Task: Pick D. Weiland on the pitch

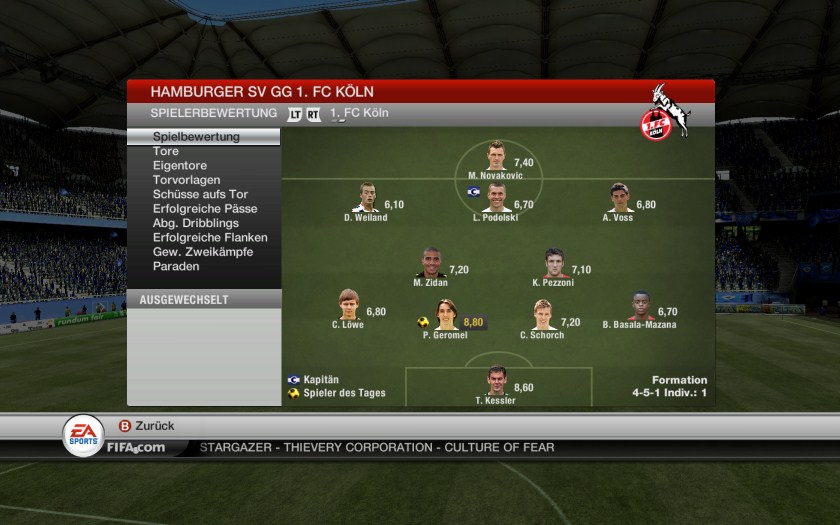Action: tap(366, 198)
